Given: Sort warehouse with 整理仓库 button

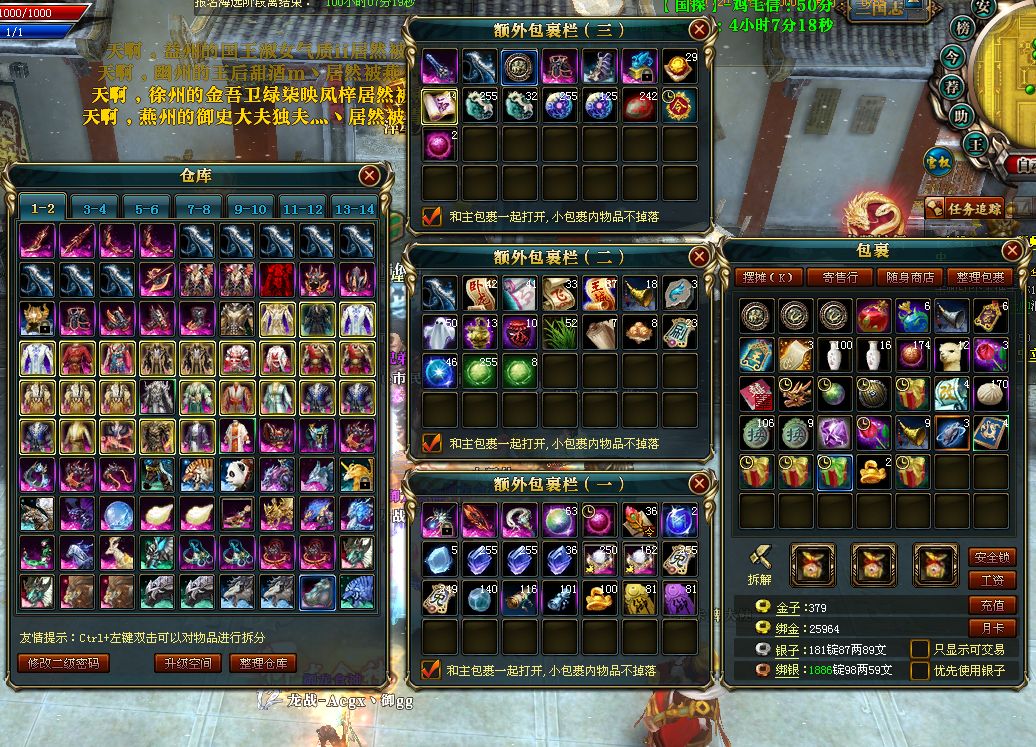Looking at the screenshot, I should pos(263,663).
